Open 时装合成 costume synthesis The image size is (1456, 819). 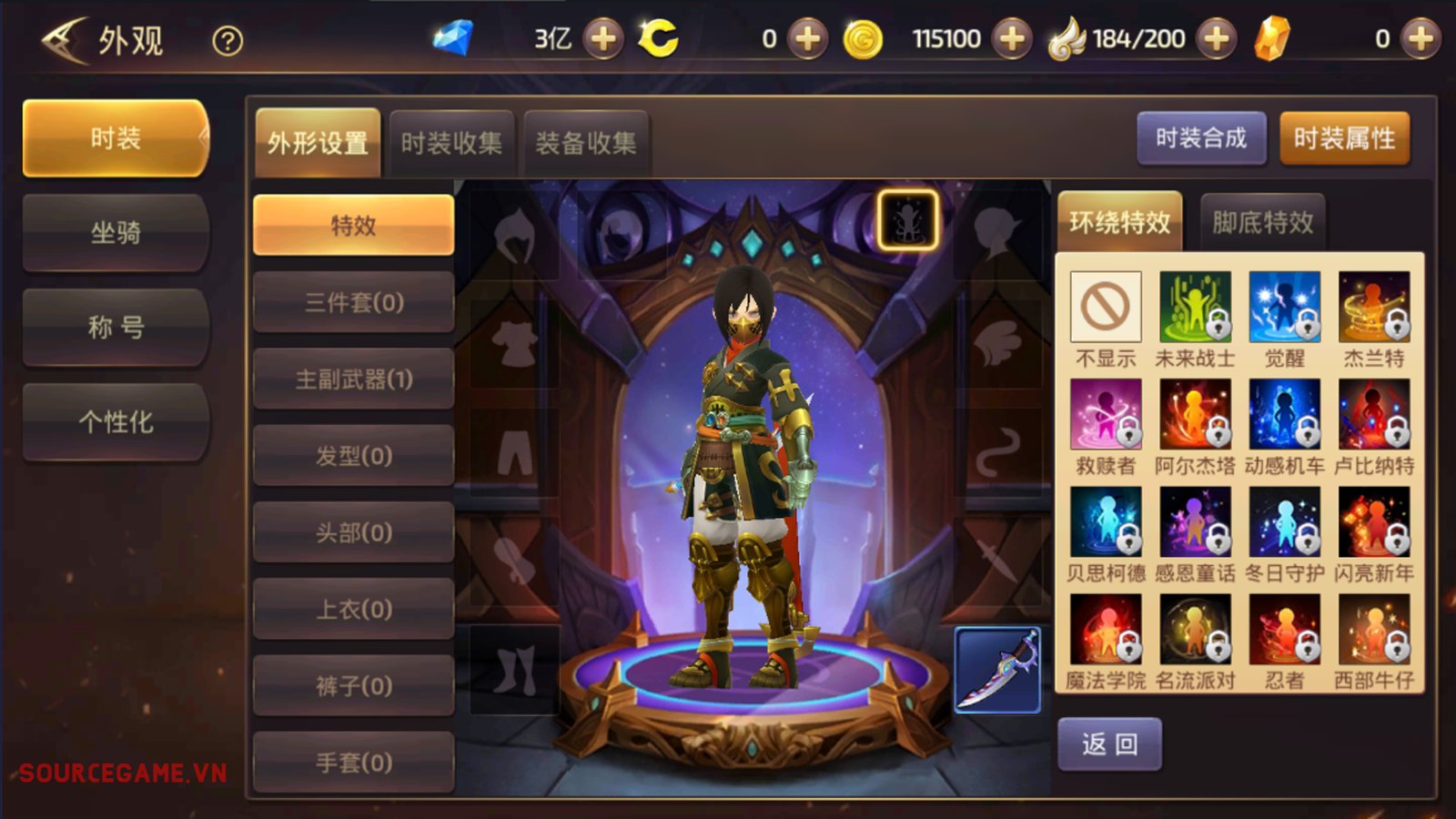coord(1201,138)
